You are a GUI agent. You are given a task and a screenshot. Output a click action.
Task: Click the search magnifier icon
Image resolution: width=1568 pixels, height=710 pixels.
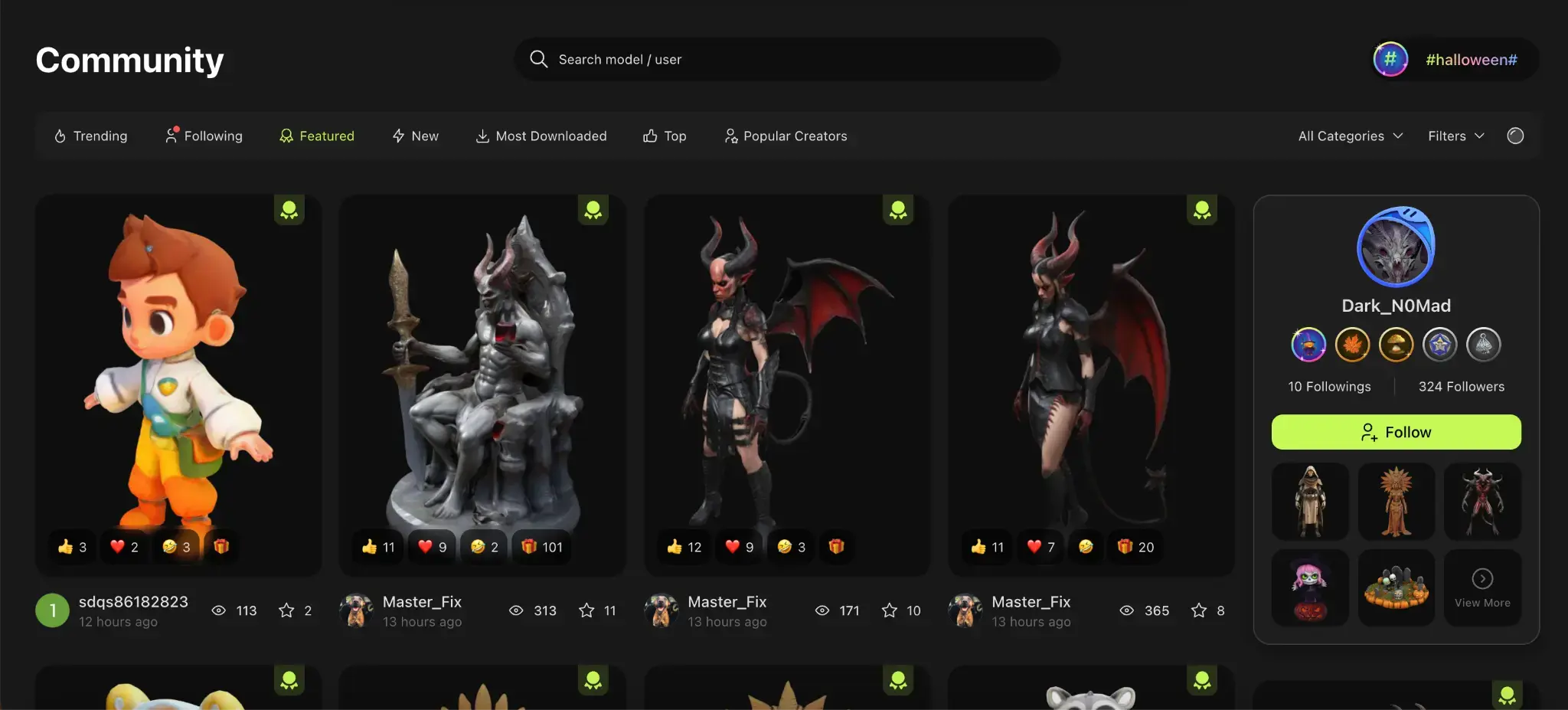pyautogui.click(x=539, y=59)
